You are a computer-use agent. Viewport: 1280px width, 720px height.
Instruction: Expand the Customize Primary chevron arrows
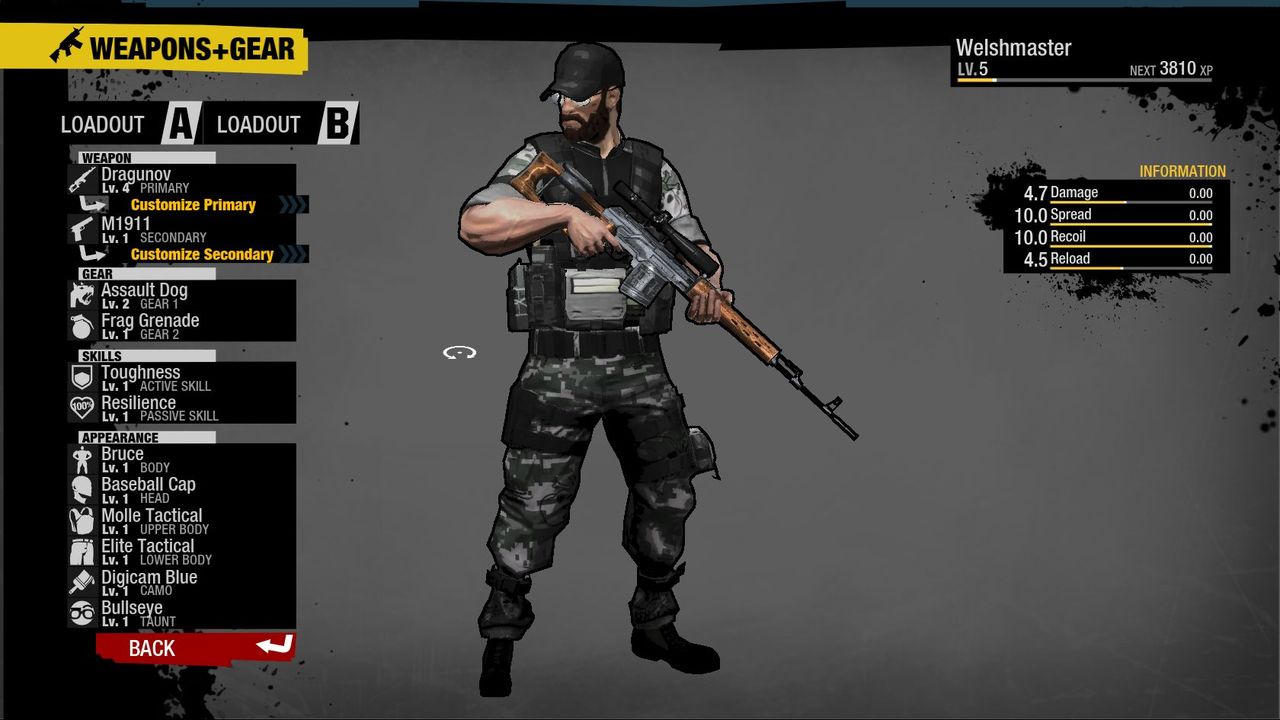[295, 204]
